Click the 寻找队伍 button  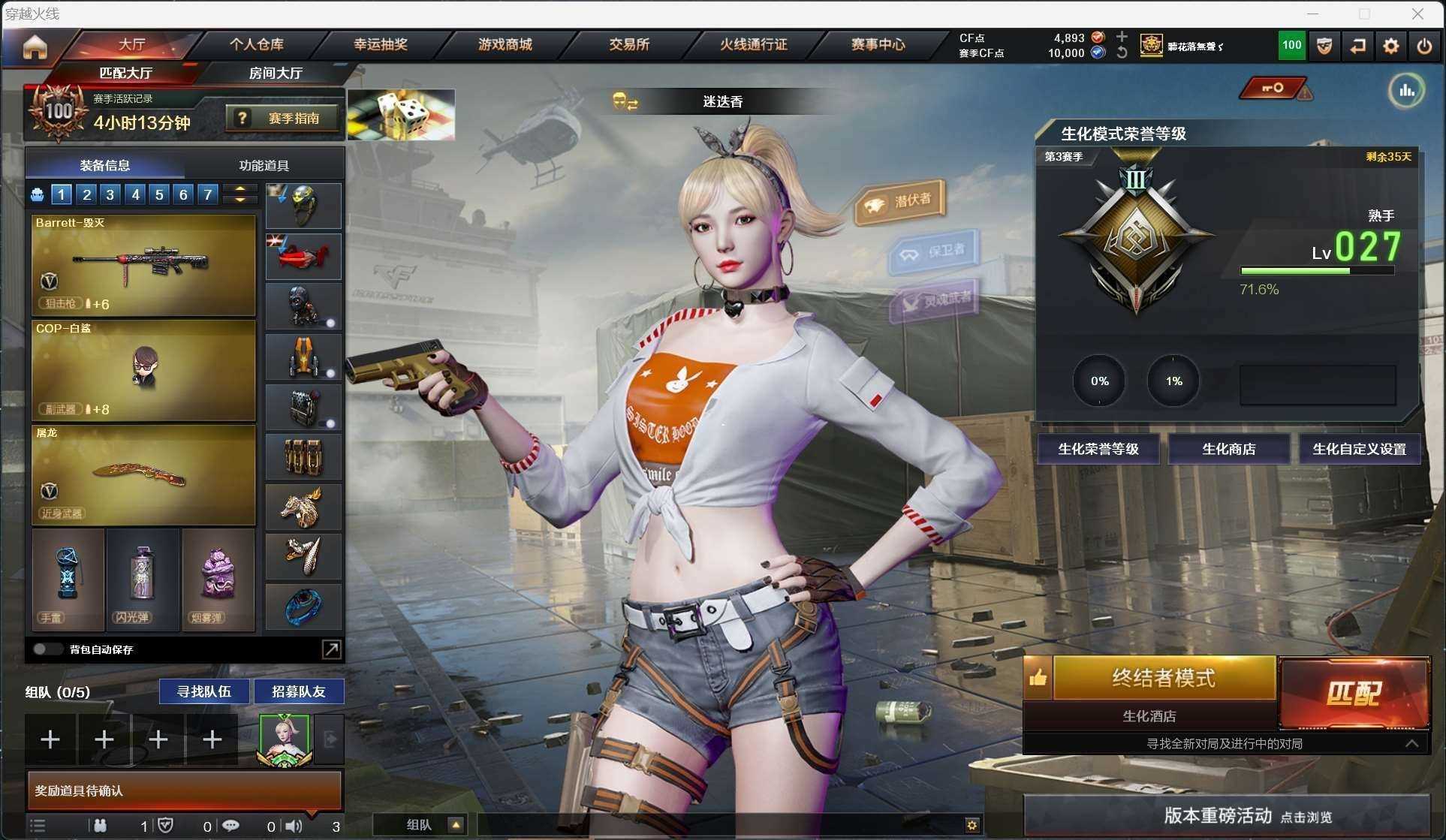pos(203,691)
